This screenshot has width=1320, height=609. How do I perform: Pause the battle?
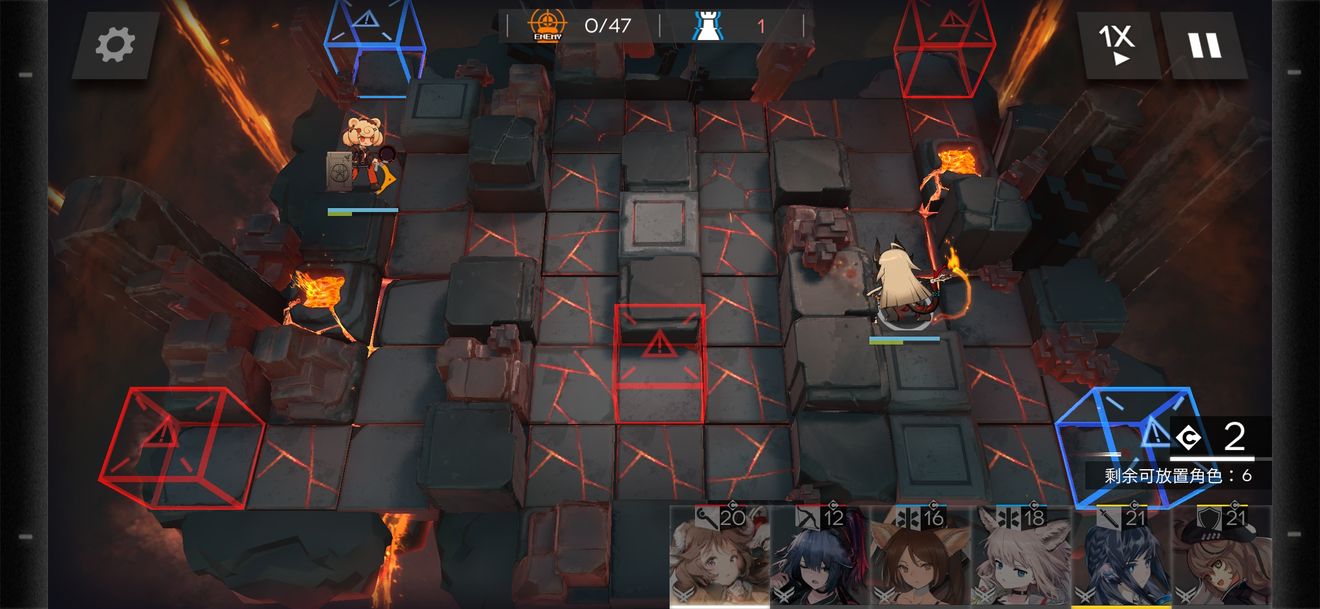tap(1204, 45)
